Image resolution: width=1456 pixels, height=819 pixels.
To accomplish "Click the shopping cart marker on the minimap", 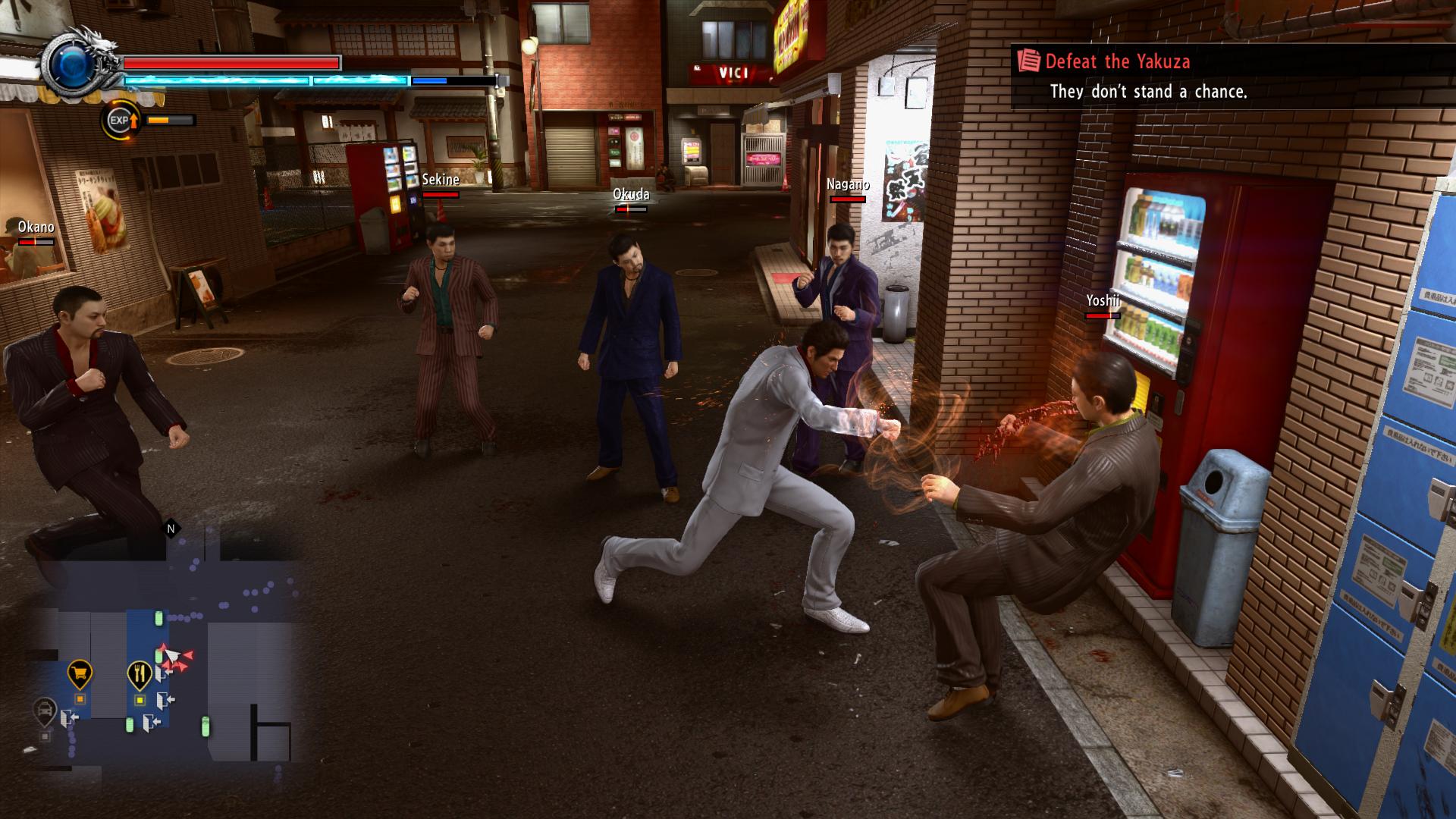I will [x=80, y=673].
